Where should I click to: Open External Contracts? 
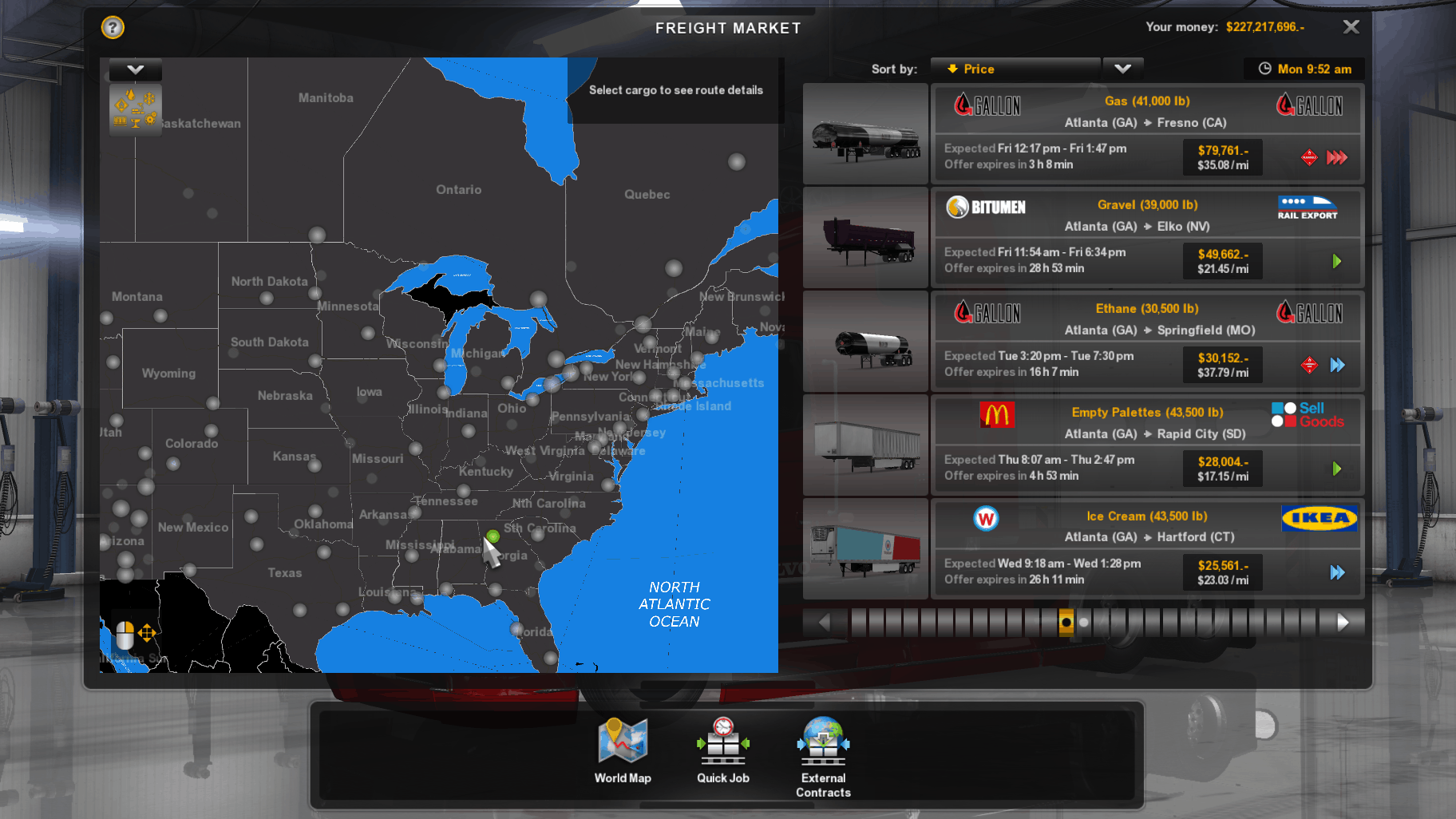coord(823,756)
